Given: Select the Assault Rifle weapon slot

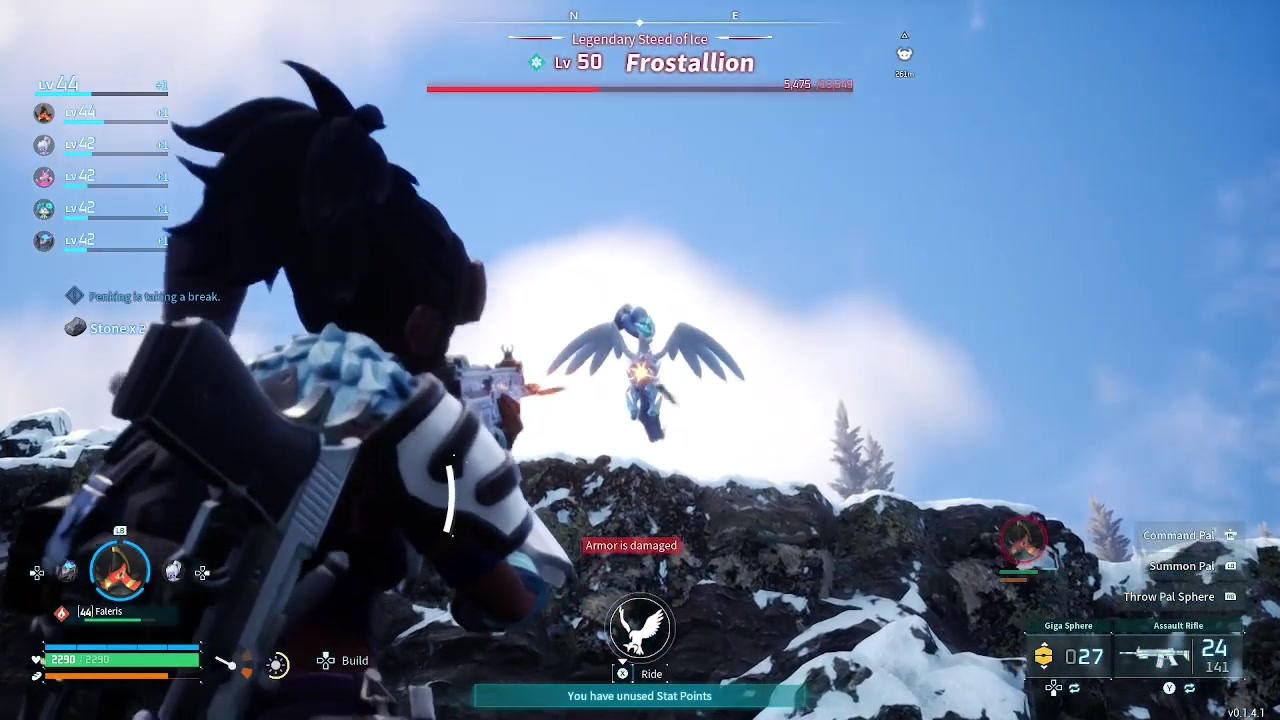Looking at the screenshot, I should click(x=1178, y=656).
